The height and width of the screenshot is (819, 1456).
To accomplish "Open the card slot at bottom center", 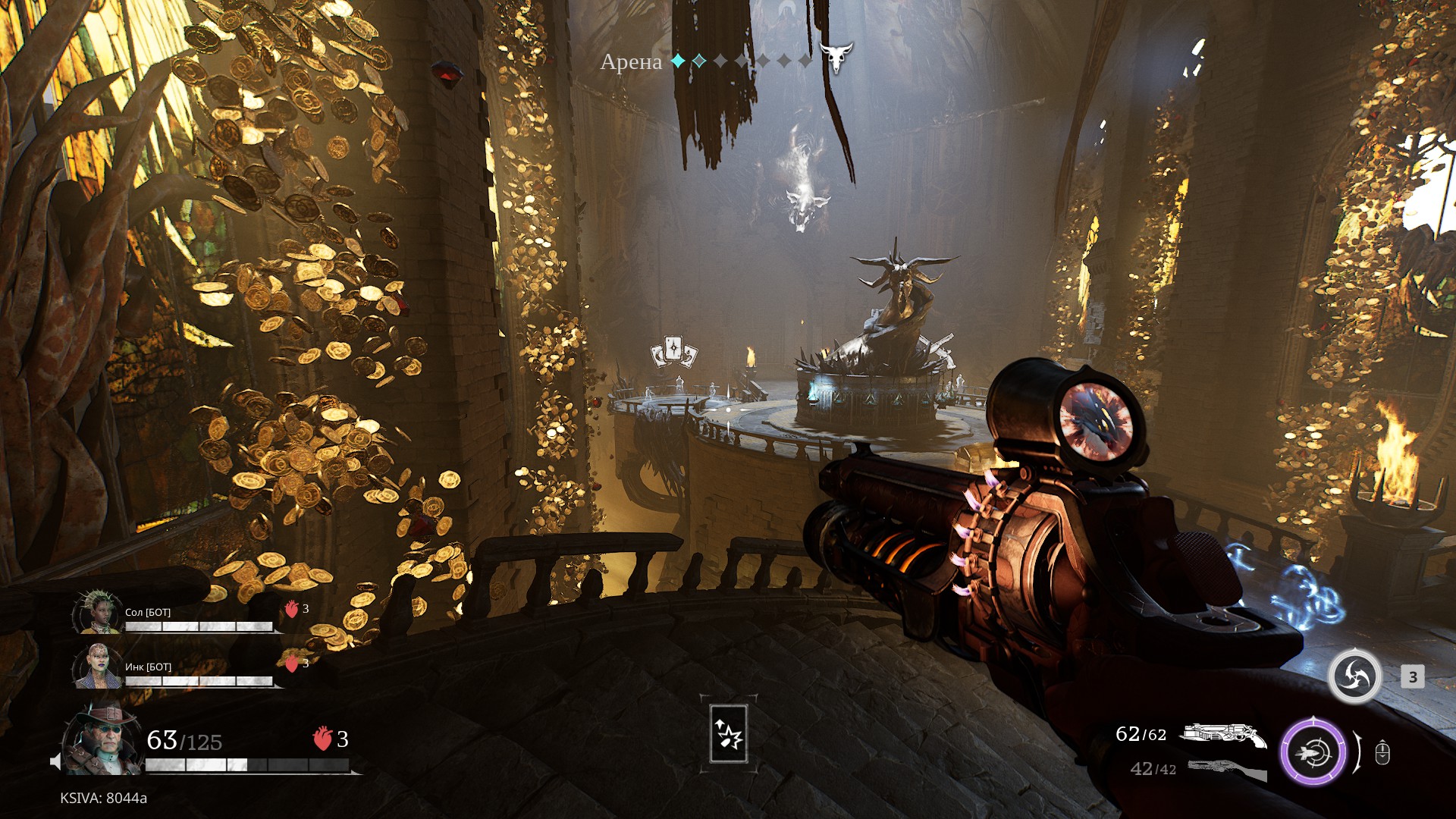I will pos(728,733).
